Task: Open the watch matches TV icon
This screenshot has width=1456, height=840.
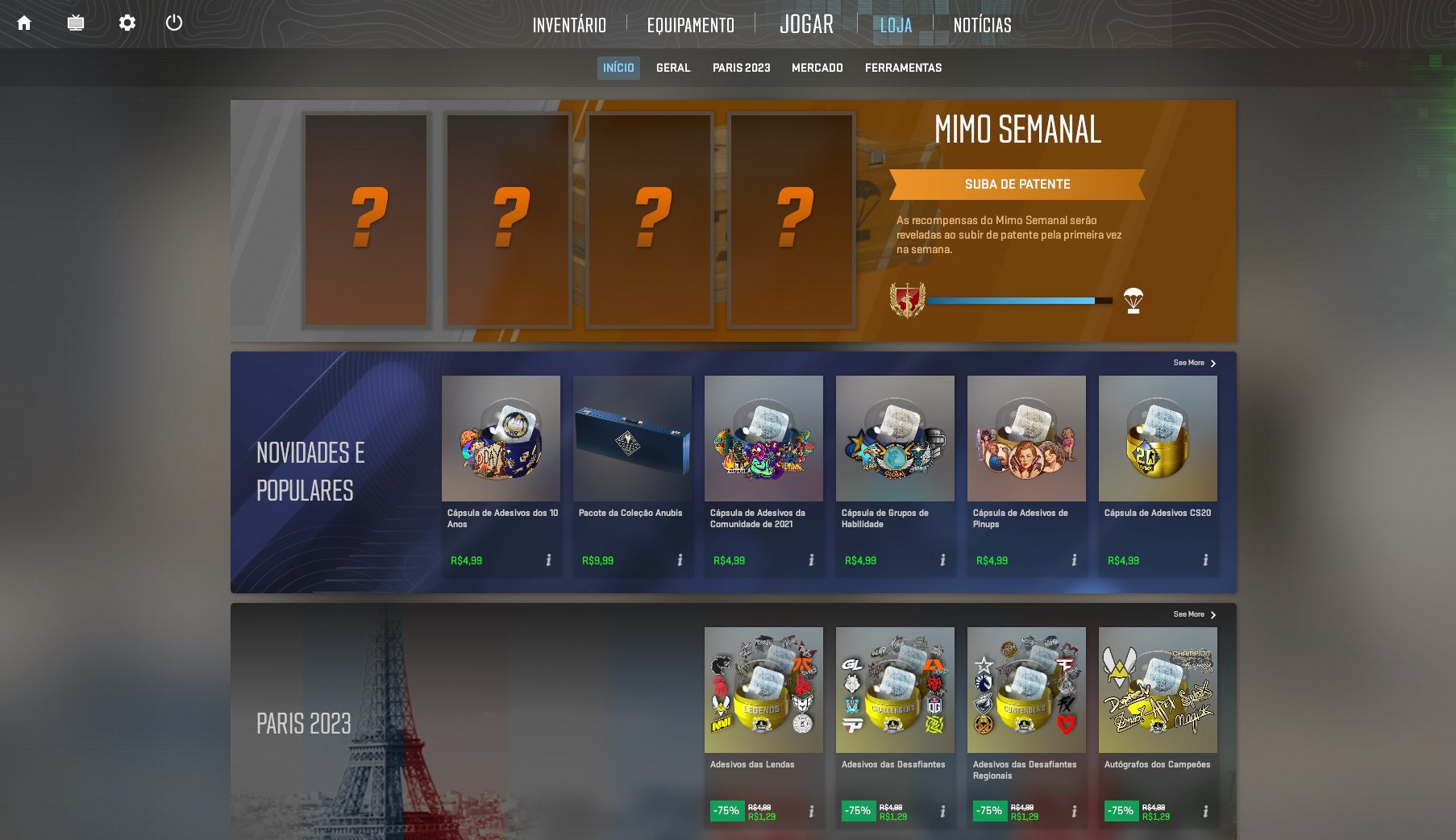Action: click(x=76, y=23)
